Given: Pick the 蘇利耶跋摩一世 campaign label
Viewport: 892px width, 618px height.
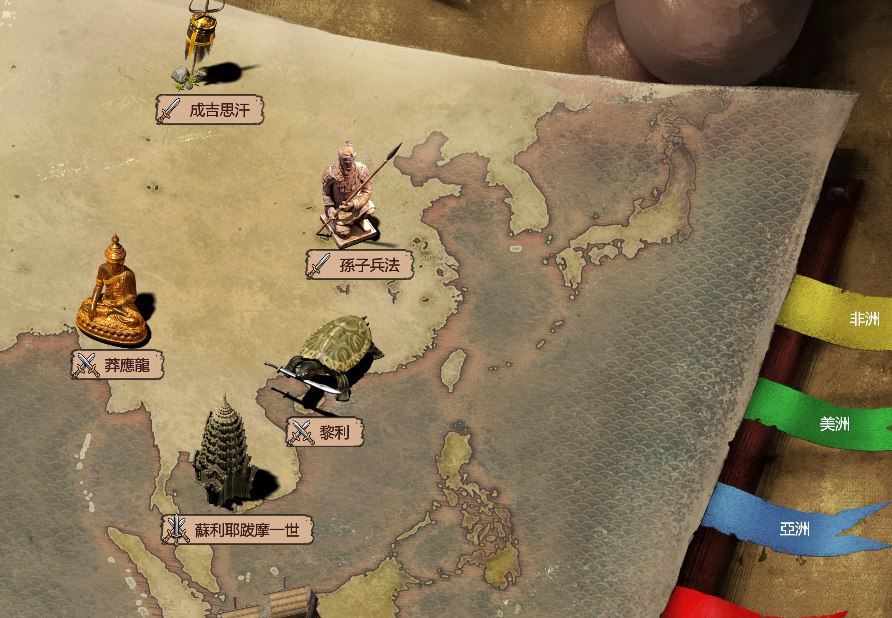Looking at the screenshot, I should point(238,530).
